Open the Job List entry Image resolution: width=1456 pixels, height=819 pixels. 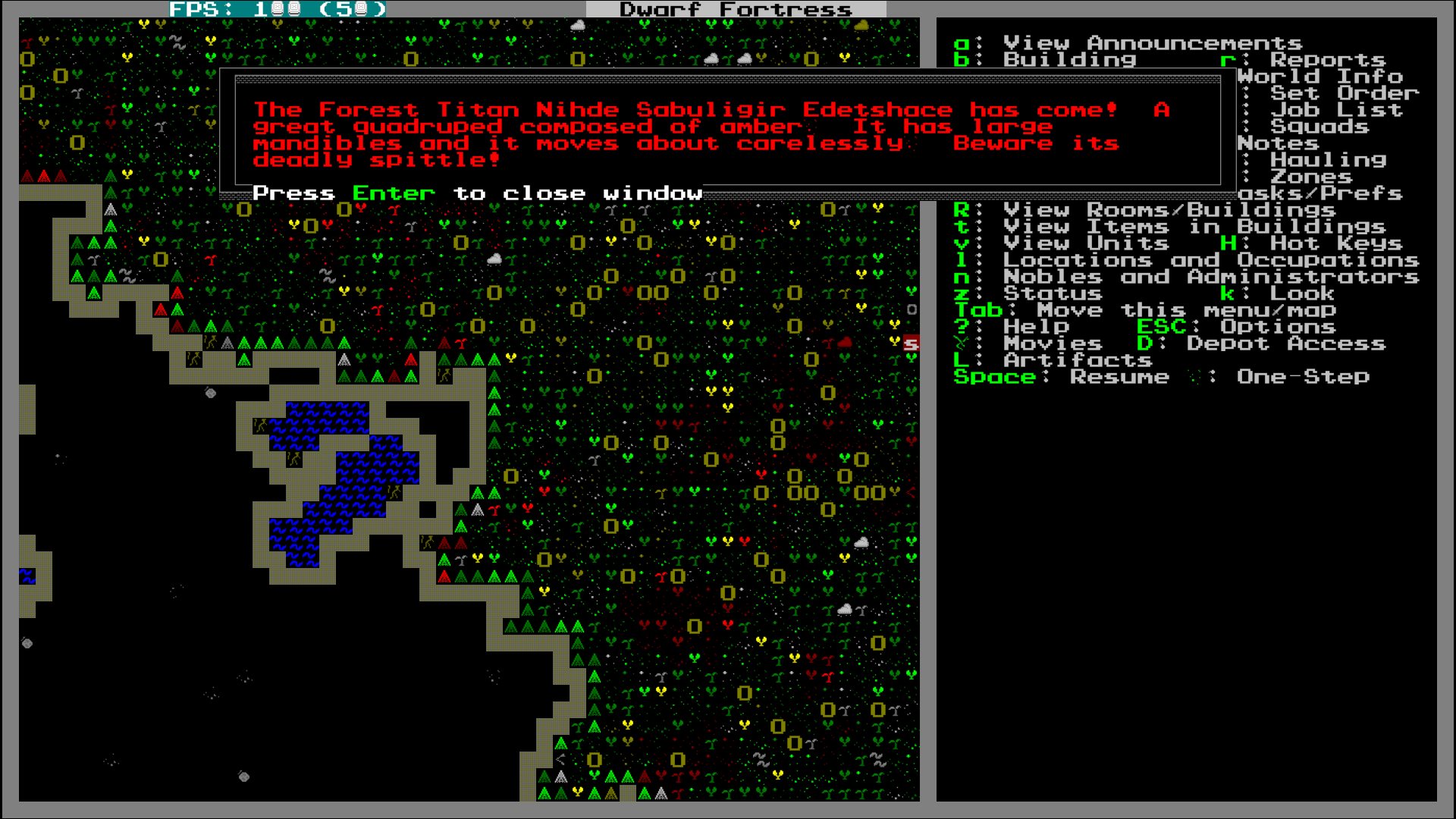[1336, 110]
